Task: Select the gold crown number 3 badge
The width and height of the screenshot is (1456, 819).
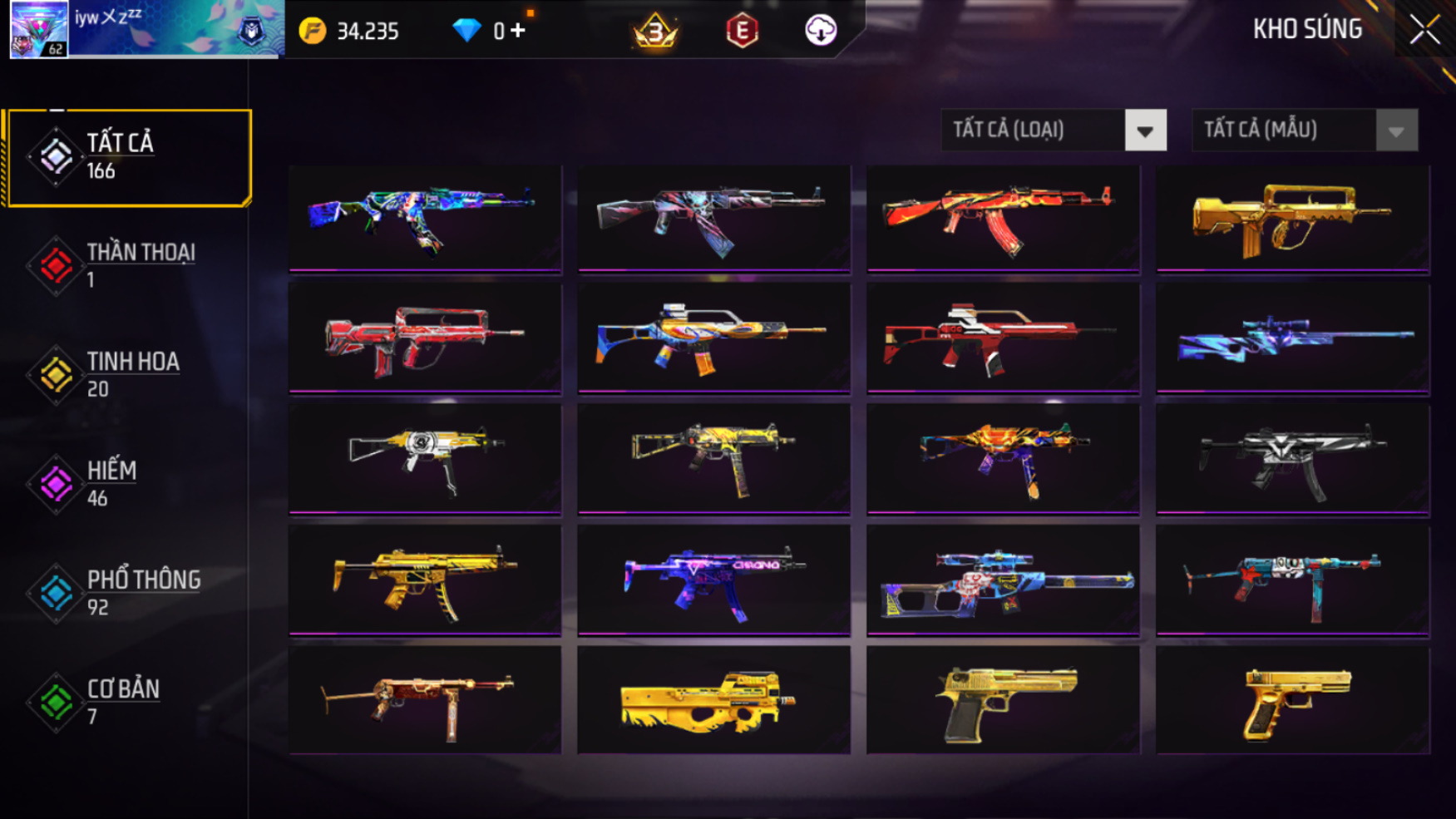Action: click(x=655, y=32)
